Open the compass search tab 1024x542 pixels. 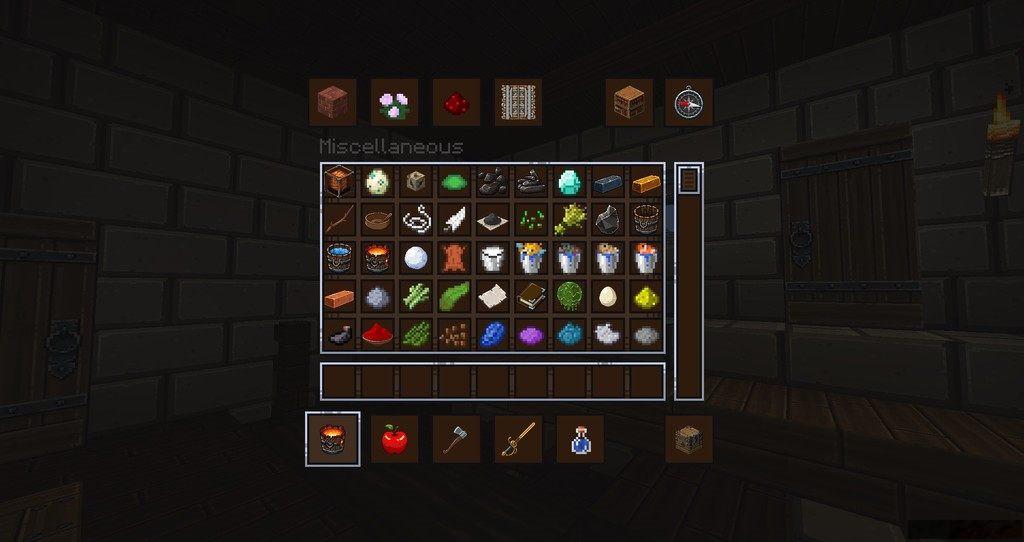[689, 102]
